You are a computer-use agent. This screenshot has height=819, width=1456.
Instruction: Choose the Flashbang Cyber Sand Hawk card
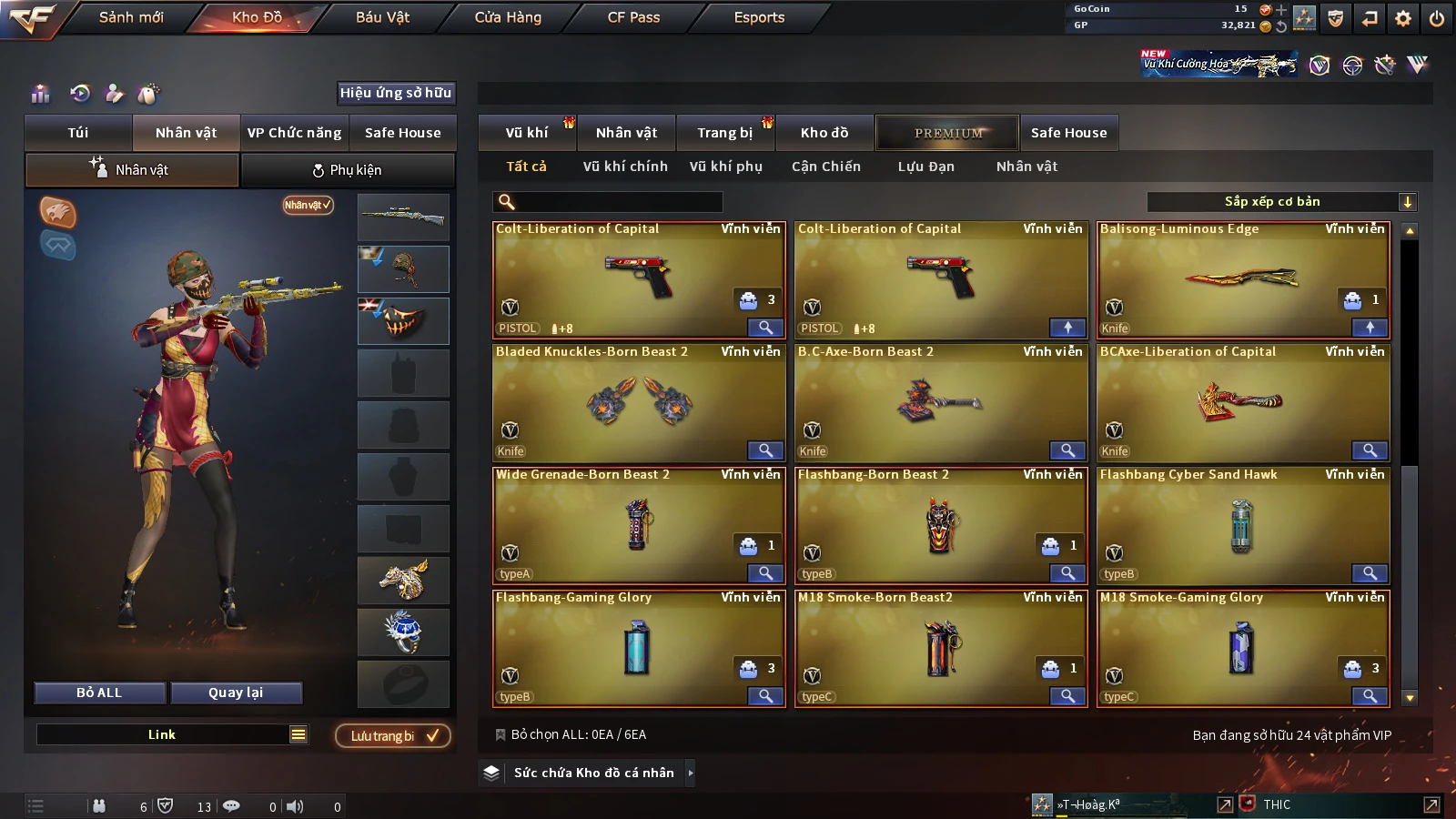pyautogui.click(x=1242, y=525)
